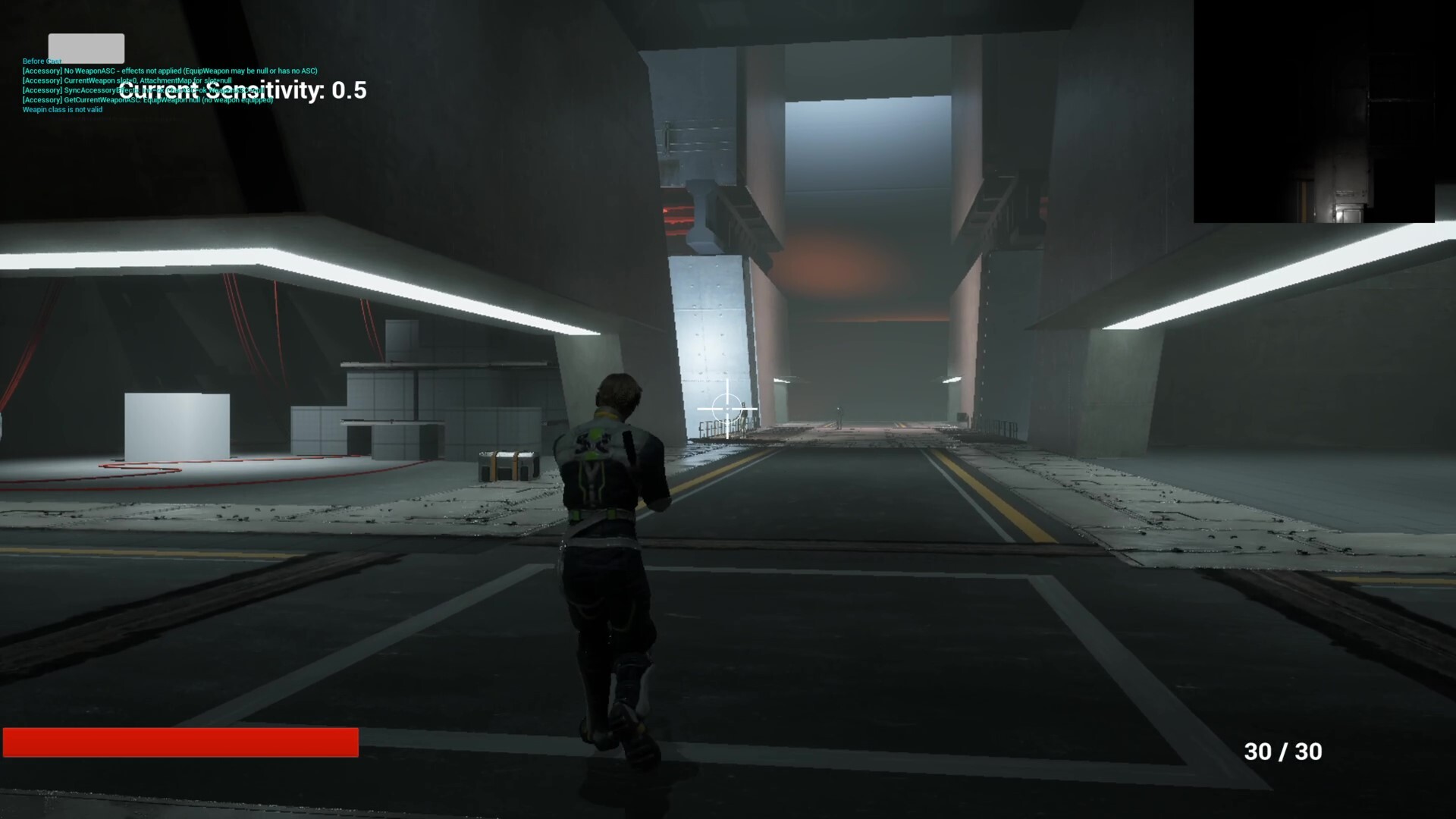Click the Current Sensitivity: 0.5 label
This screenshot has width=1456, height=819.
click(x=246, y=91)
